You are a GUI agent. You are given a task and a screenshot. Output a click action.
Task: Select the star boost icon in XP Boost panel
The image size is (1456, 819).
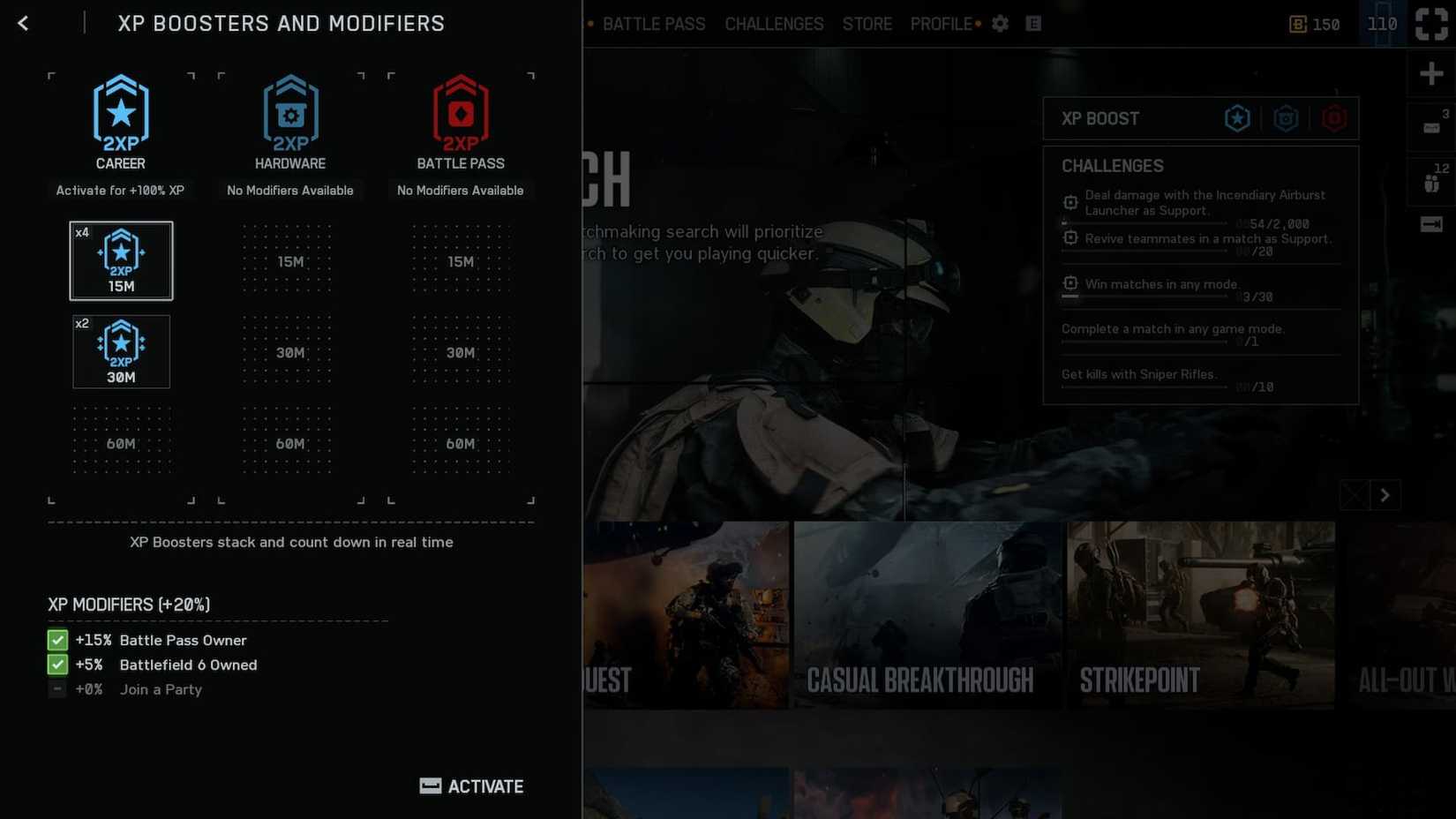[x=1237, y=117]
